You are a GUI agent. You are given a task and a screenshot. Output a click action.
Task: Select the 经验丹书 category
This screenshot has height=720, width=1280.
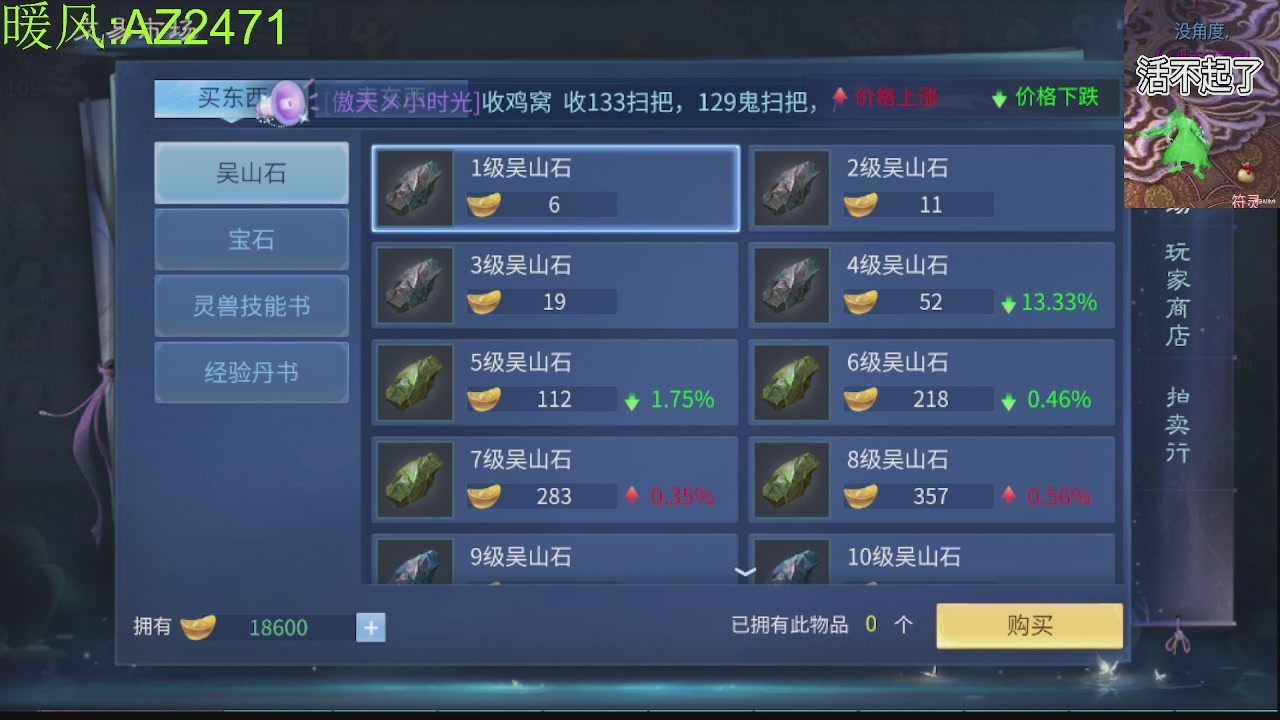251,372
